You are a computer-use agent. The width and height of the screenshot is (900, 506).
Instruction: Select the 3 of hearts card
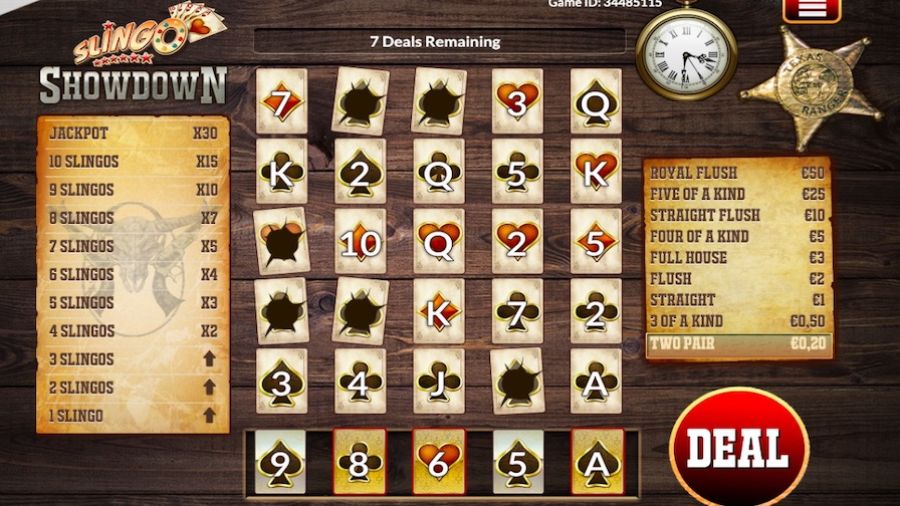click(517, 101)
